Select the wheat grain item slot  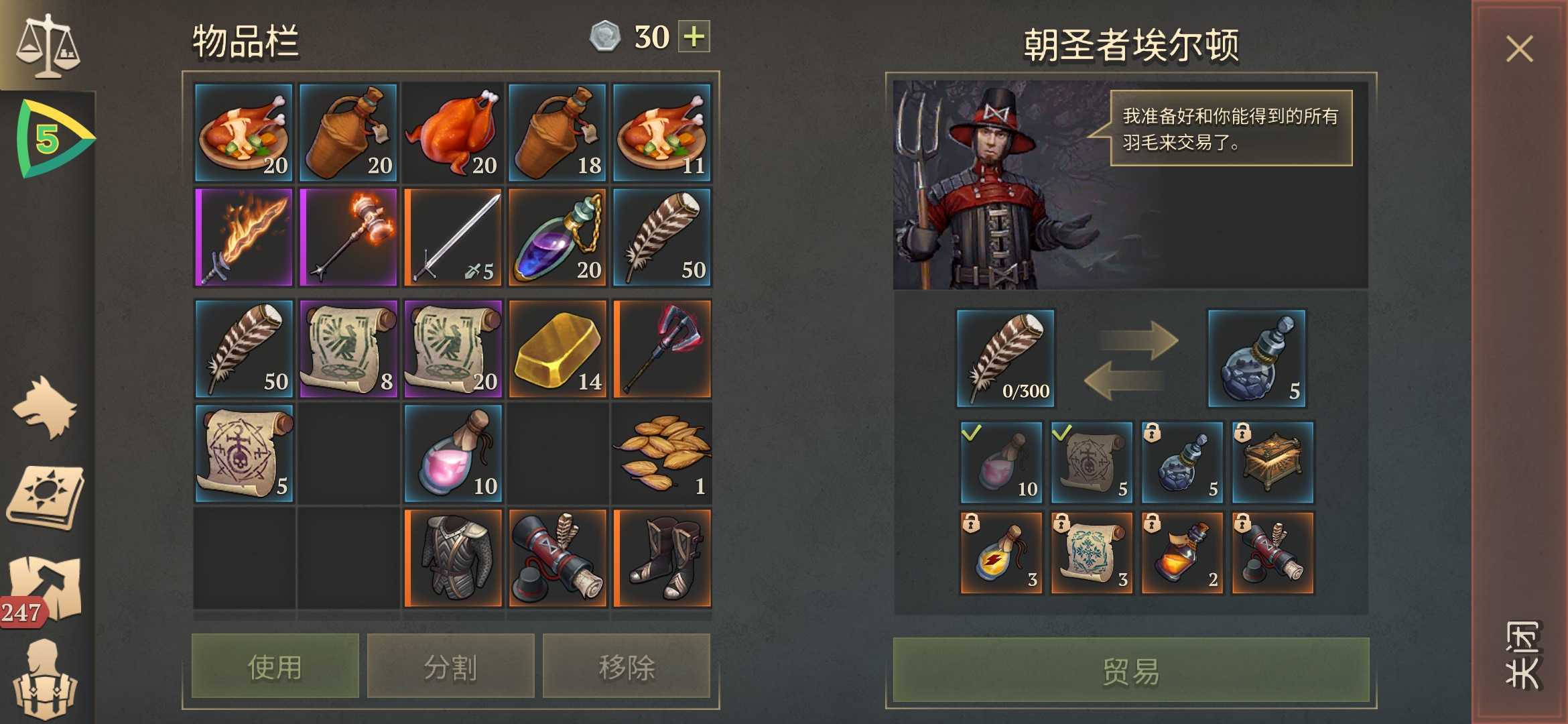[662, 454]
